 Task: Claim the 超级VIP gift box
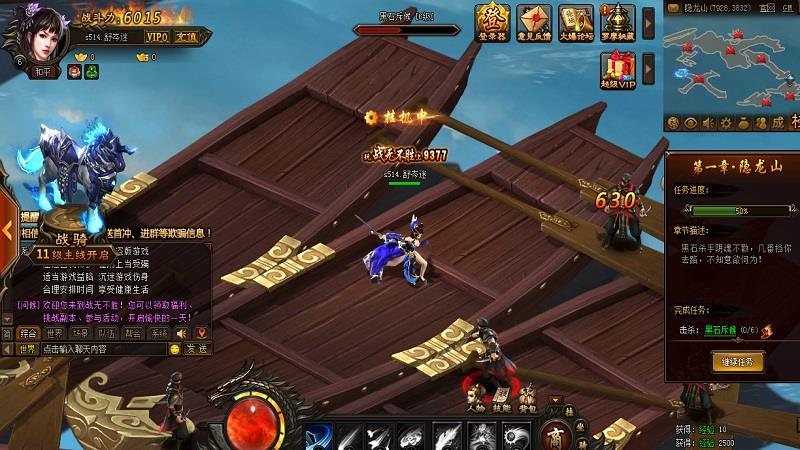(x=618, y=70)
